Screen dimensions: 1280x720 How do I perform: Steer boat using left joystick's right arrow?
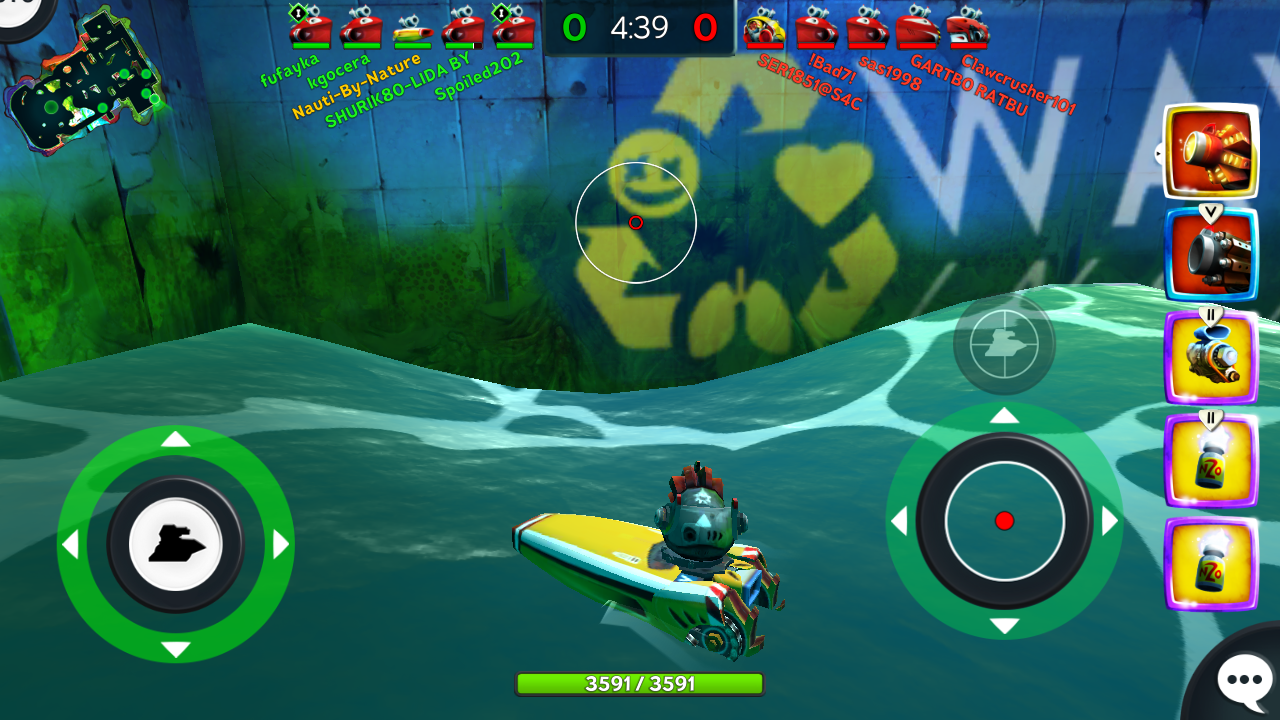281,545
